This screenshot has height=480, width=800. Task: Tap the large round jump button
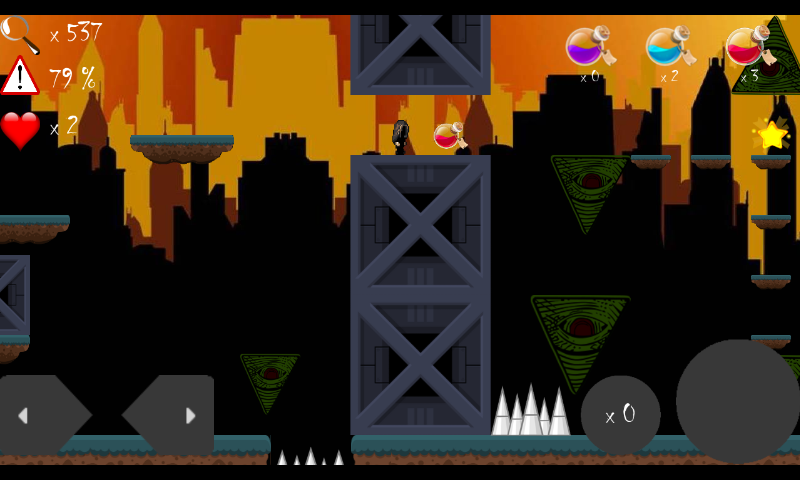tap(738, 401)
